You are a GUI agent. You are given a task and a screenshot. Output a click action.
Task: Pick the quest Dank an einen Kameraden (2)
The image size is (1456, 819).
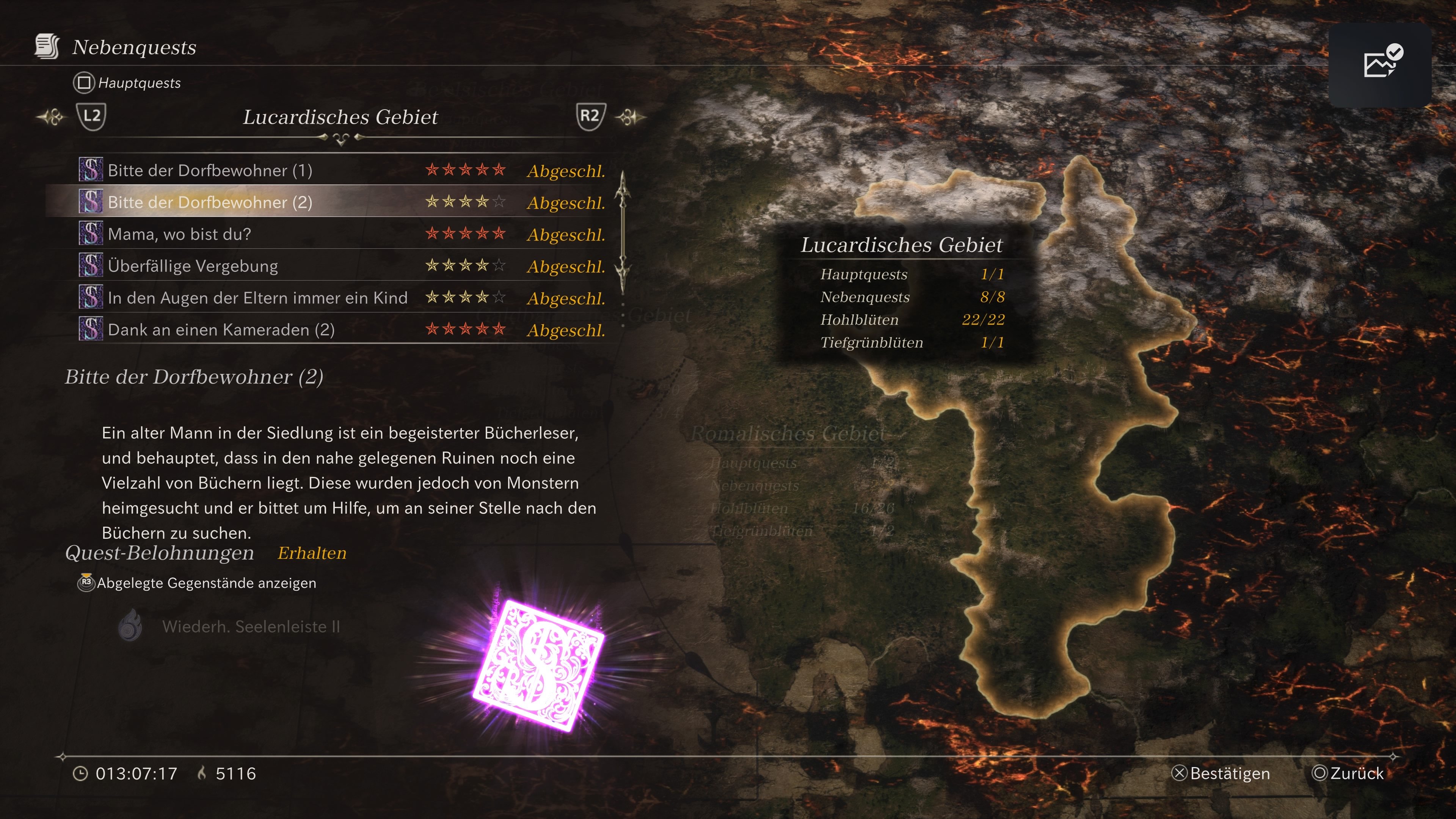coord(341,329)
